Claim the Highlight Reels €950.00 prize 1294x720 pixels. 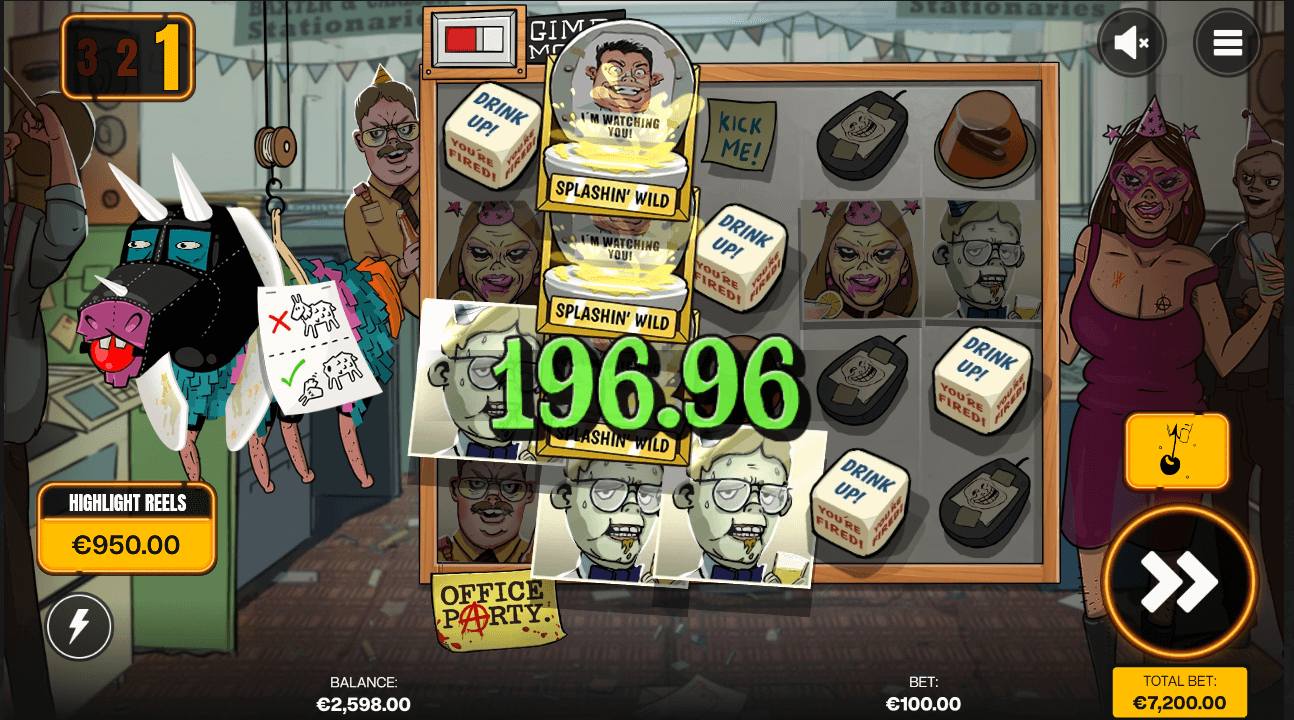[125, 524]
